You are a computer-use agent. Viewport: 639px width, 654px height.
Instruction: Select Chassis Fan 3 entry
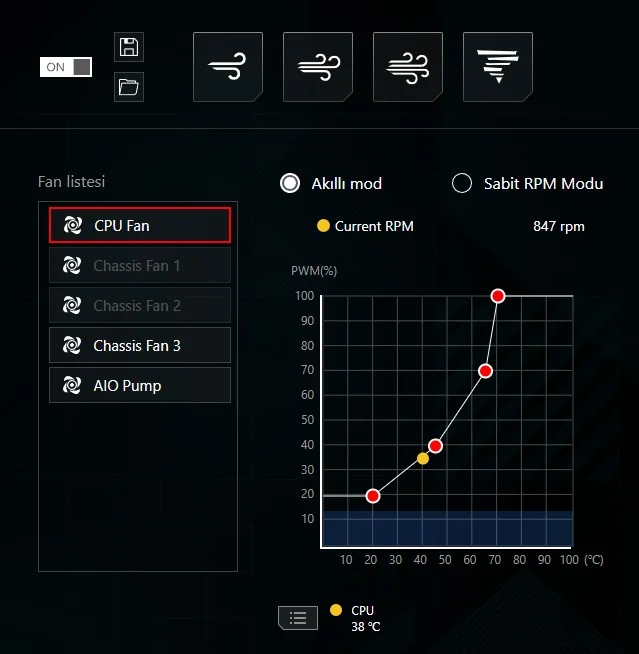click(x=140, y=346)
